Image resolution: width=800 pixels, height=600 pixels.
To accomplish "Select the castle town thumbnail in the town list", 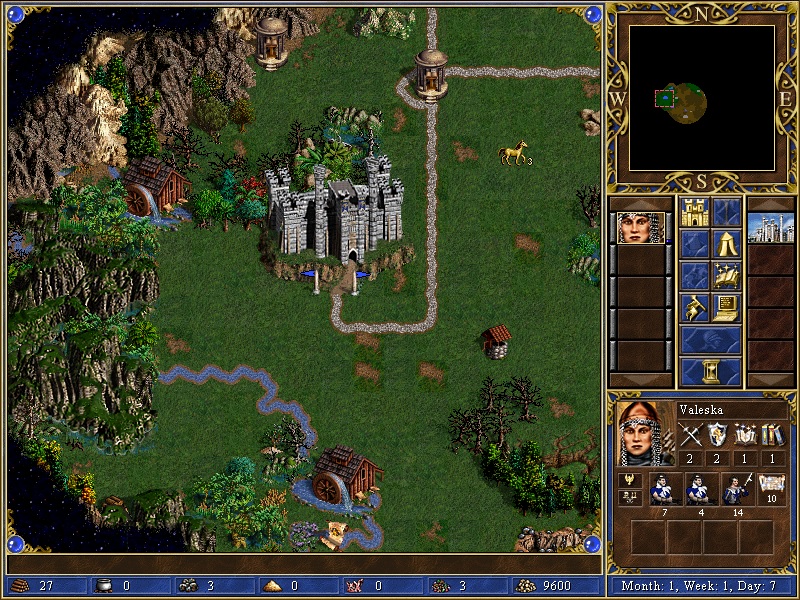I will click(770, 228).
